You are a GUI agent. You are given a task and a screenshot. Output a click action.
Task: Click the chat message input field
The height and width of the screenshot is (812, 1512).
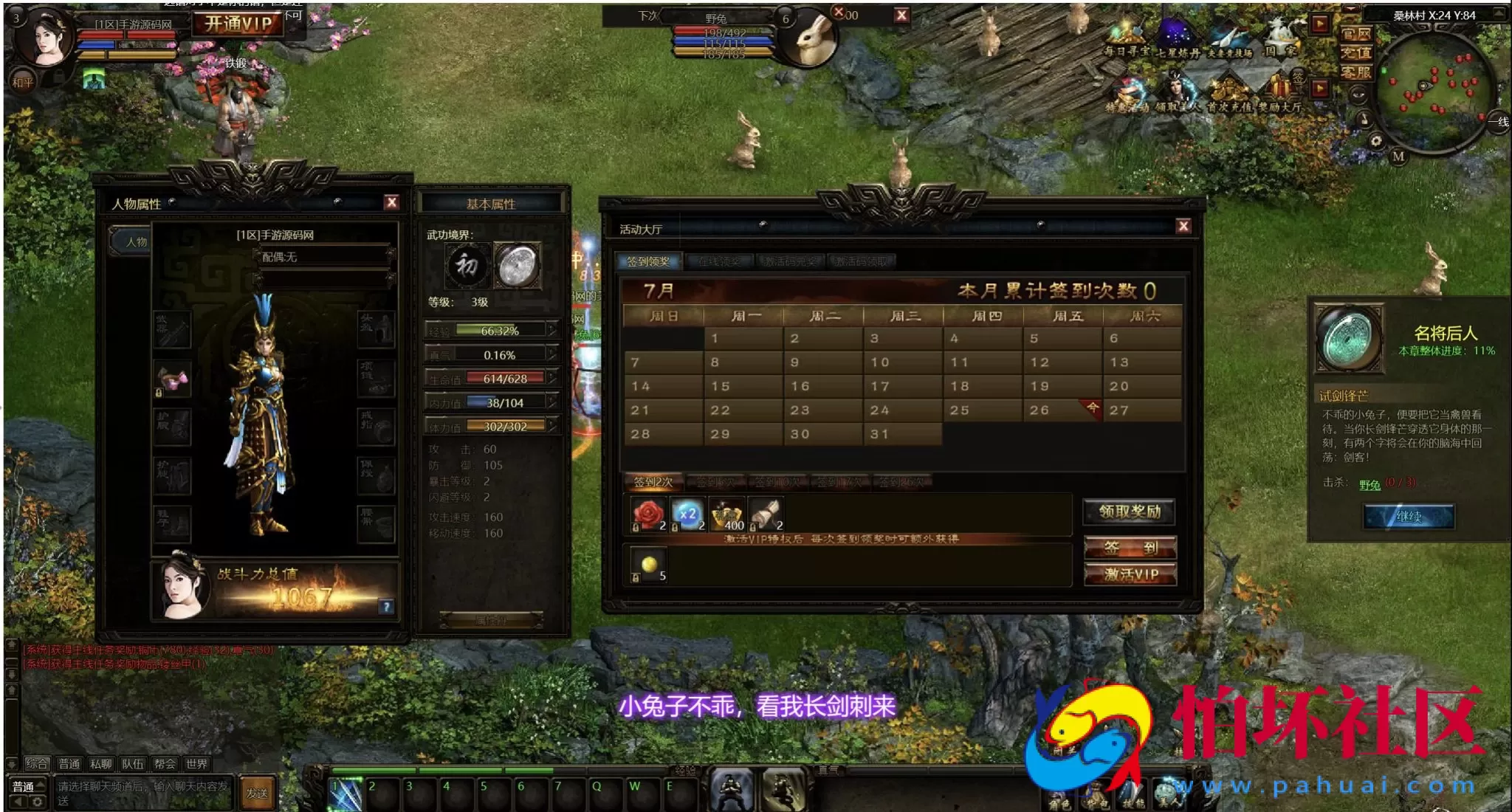[142, 793]
